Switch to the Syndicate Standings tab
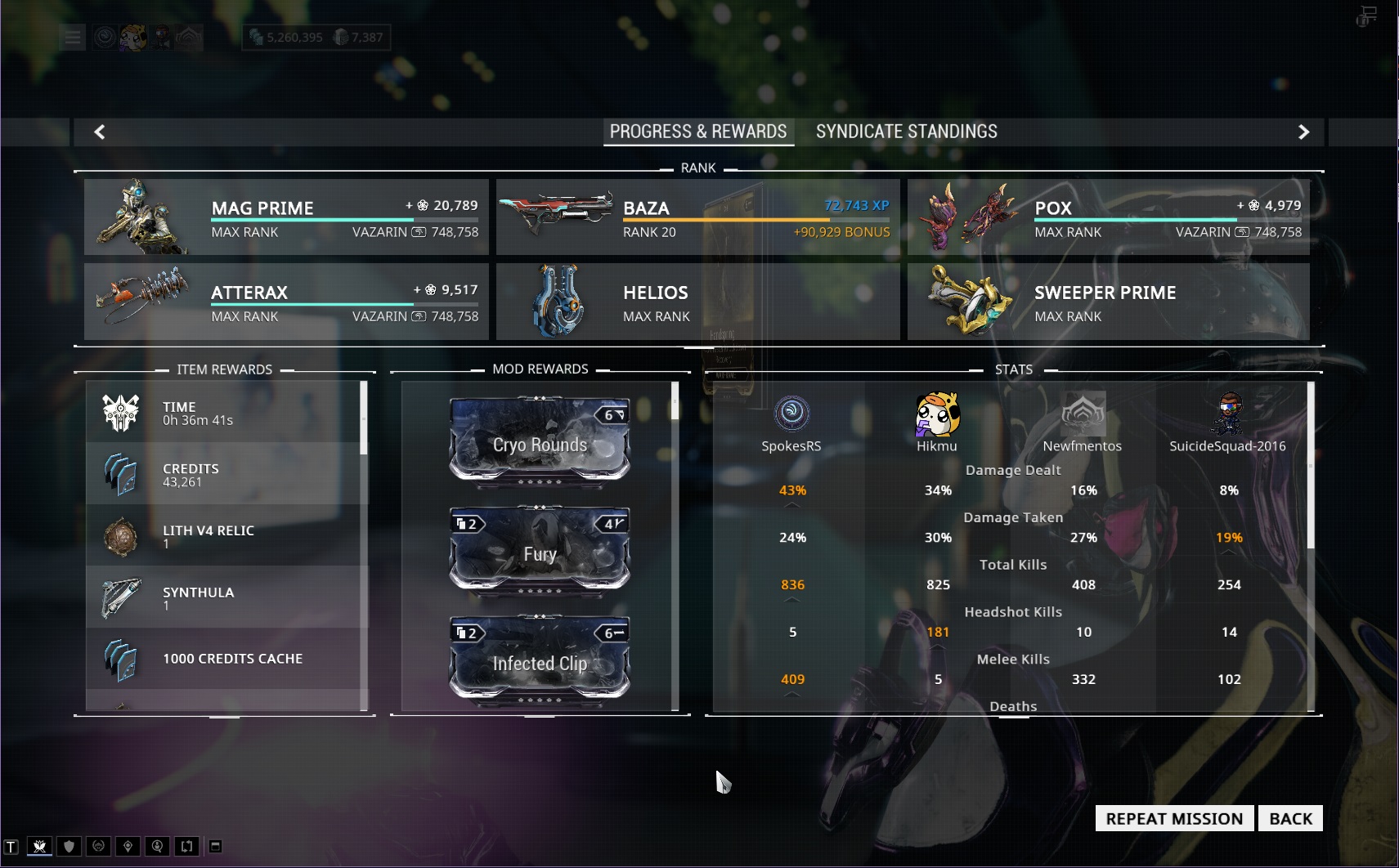This screenshot has height=868, width=1399. coord(906,132)
